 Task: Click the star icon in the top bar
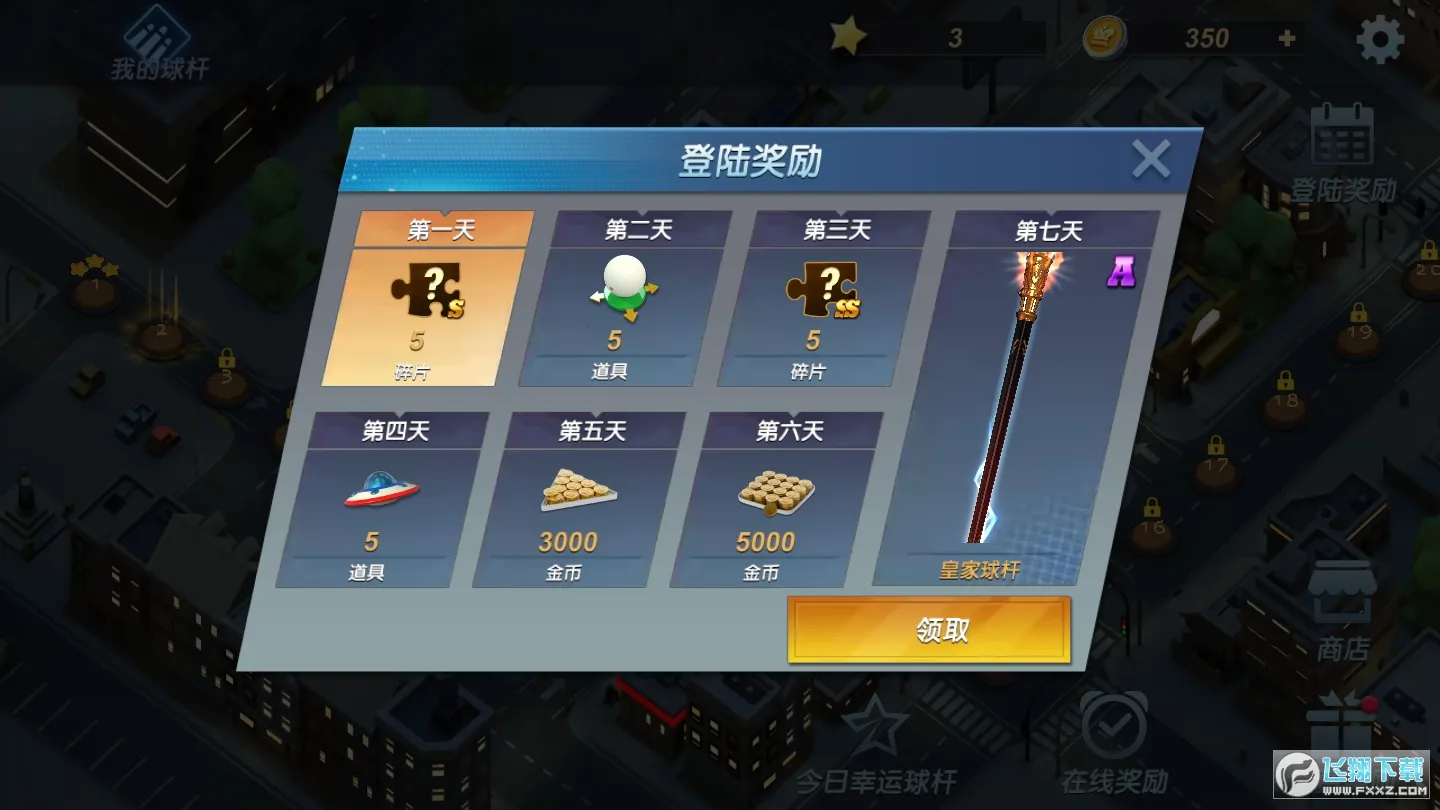(848, 36)
